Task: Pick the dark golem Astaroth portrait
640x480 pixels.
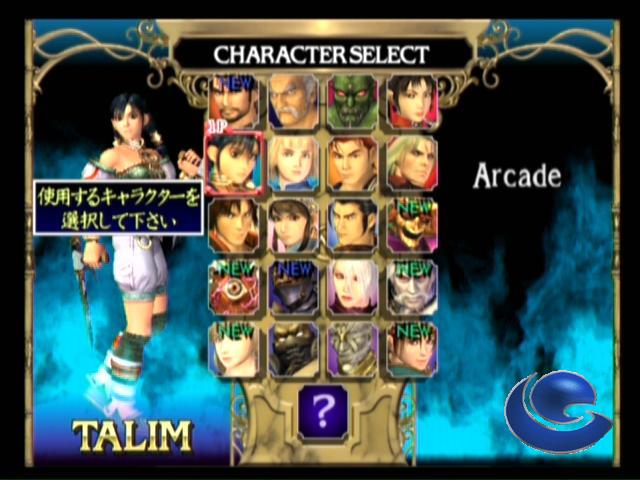Action: 293,348
